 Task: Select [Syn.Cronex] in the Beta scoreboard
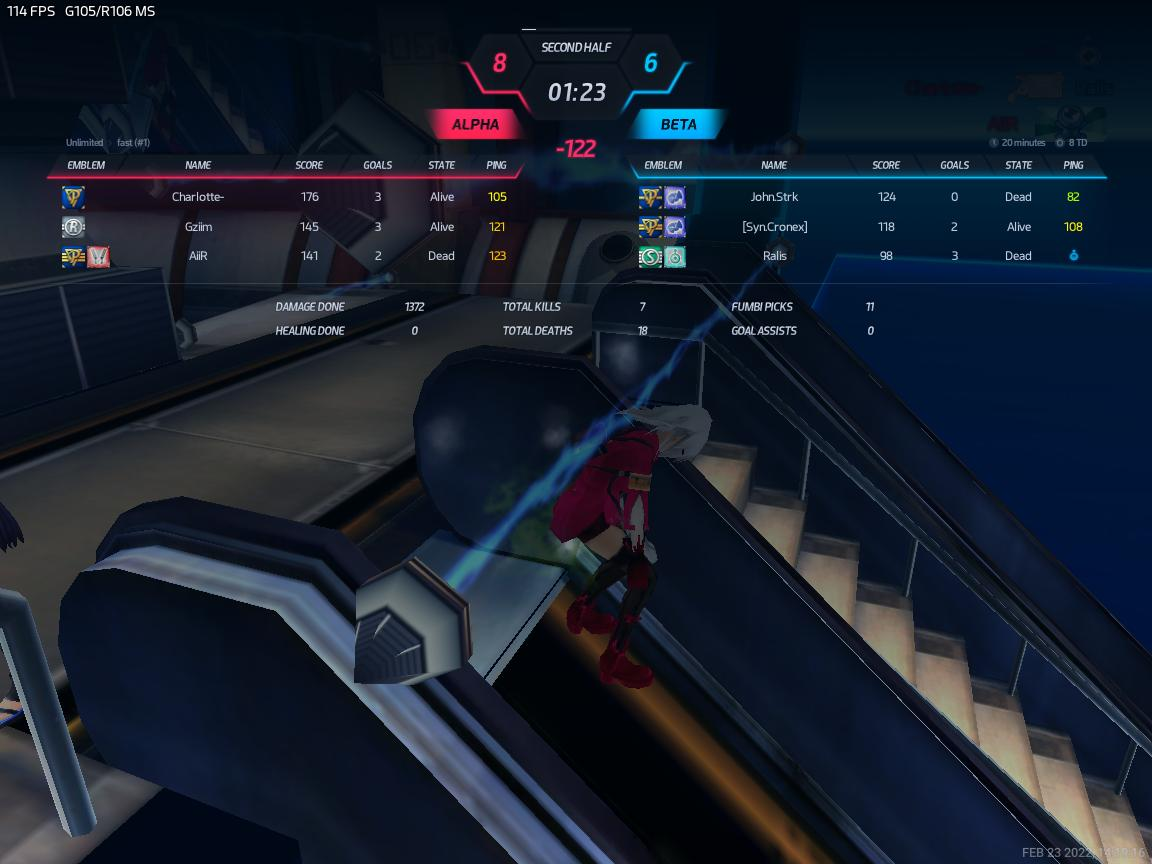click(774, 227)
